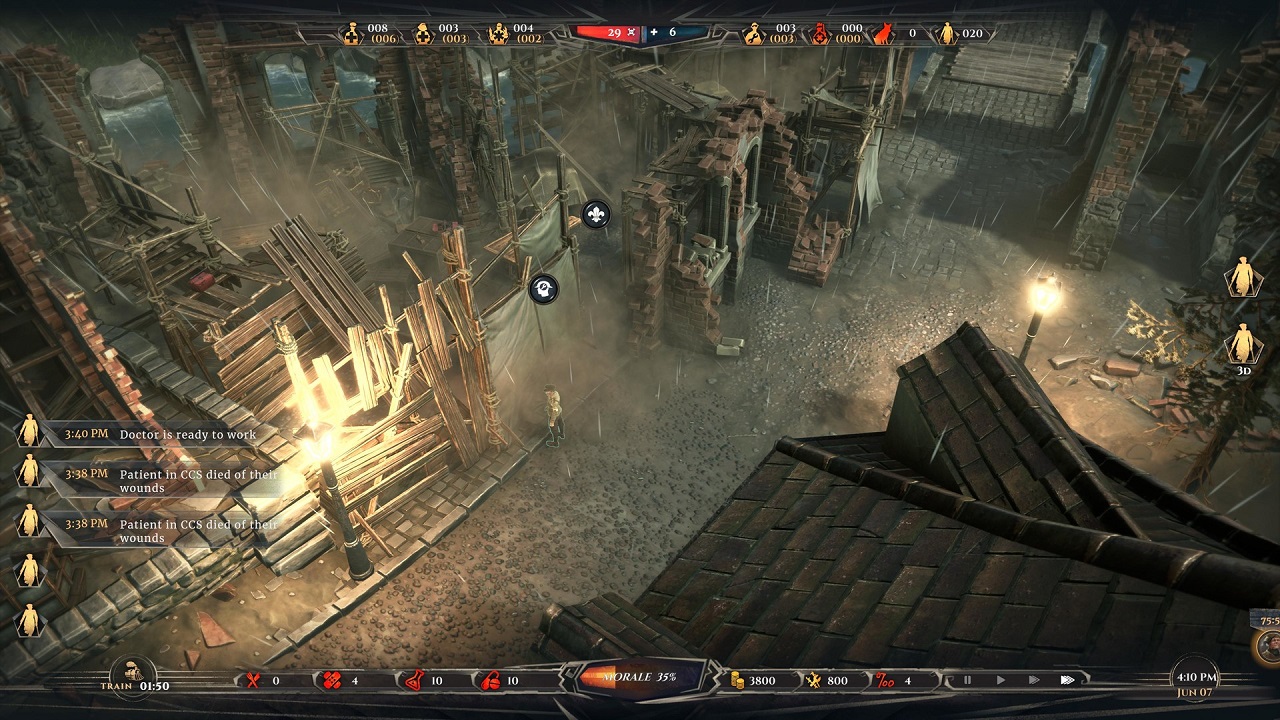Set game speed to fastest triple arrow
This screenshot has height=720, width=1280.
pyautogui.click(x=1068, y=680)
